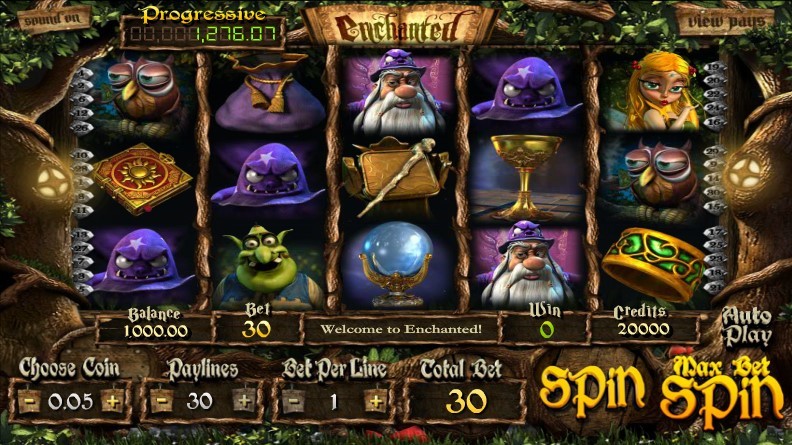
Task: Add more paylines with plus
Action: [x=244, y=402]
